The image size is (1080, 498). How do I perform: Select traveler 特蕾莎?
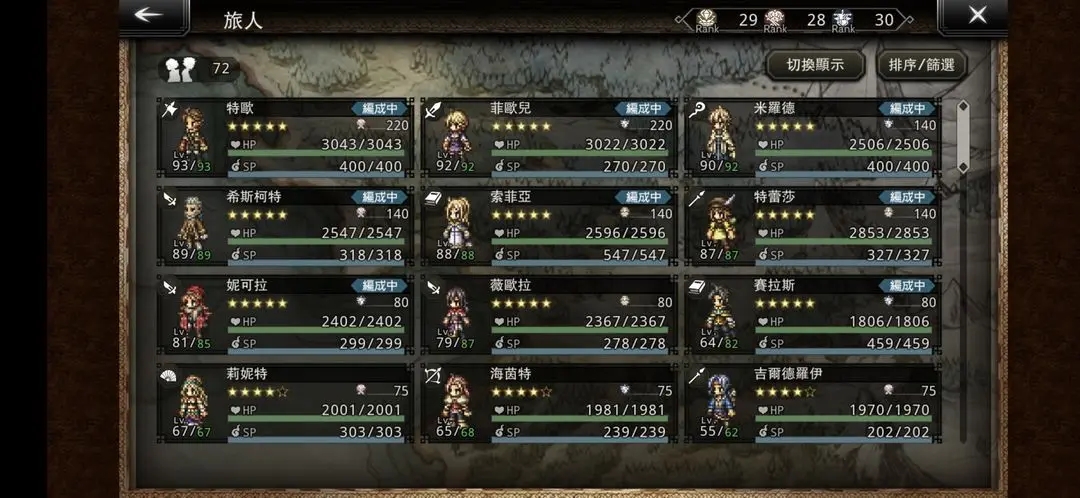pyautogui.click(x=812, y=225)
